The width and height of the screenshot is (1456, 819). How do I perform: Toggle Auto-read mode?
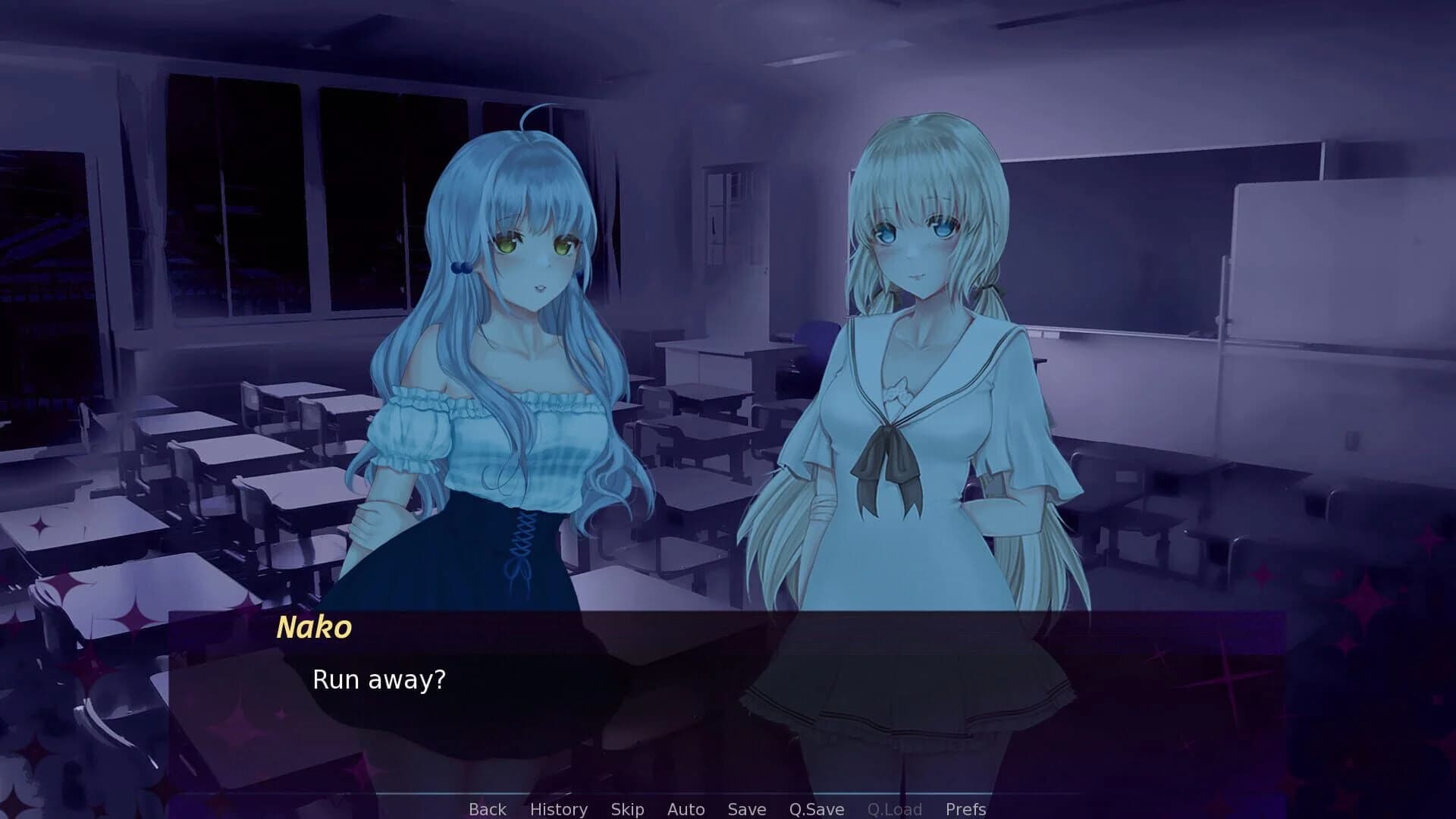tap(686, 808)
